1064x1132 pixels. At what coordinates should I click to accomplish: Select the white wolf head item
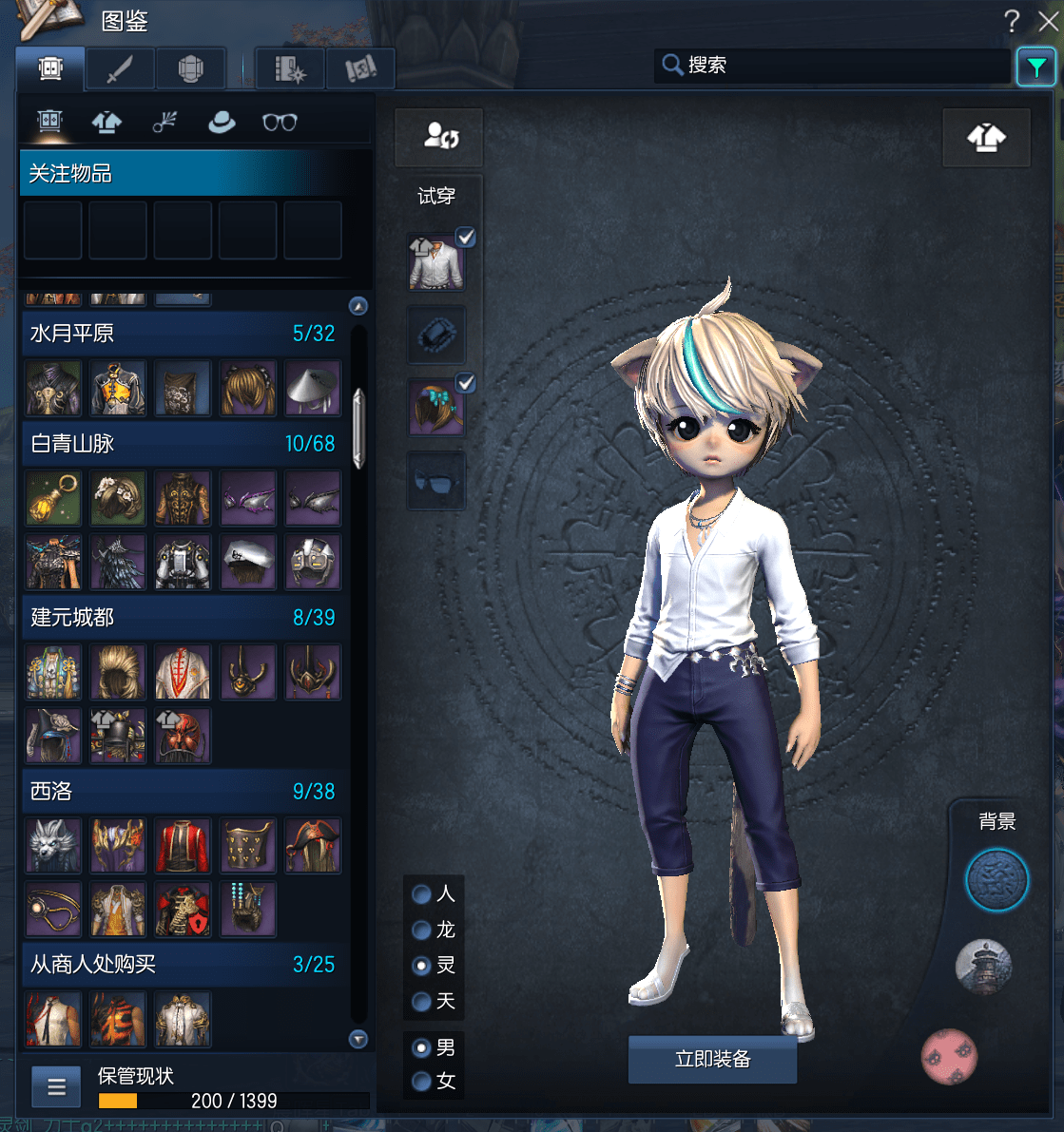[54, 846]
